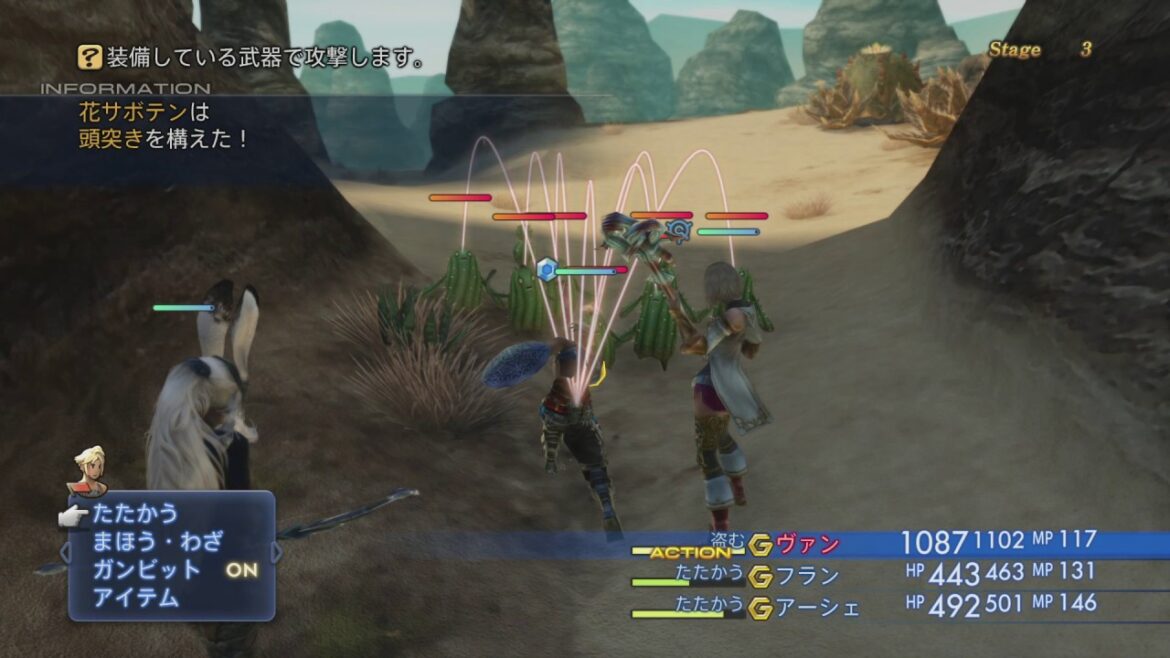Viewport: 1170px width, 658px height.
Task: Select ヴァン in the party list
Action: (x=808, y=545)
